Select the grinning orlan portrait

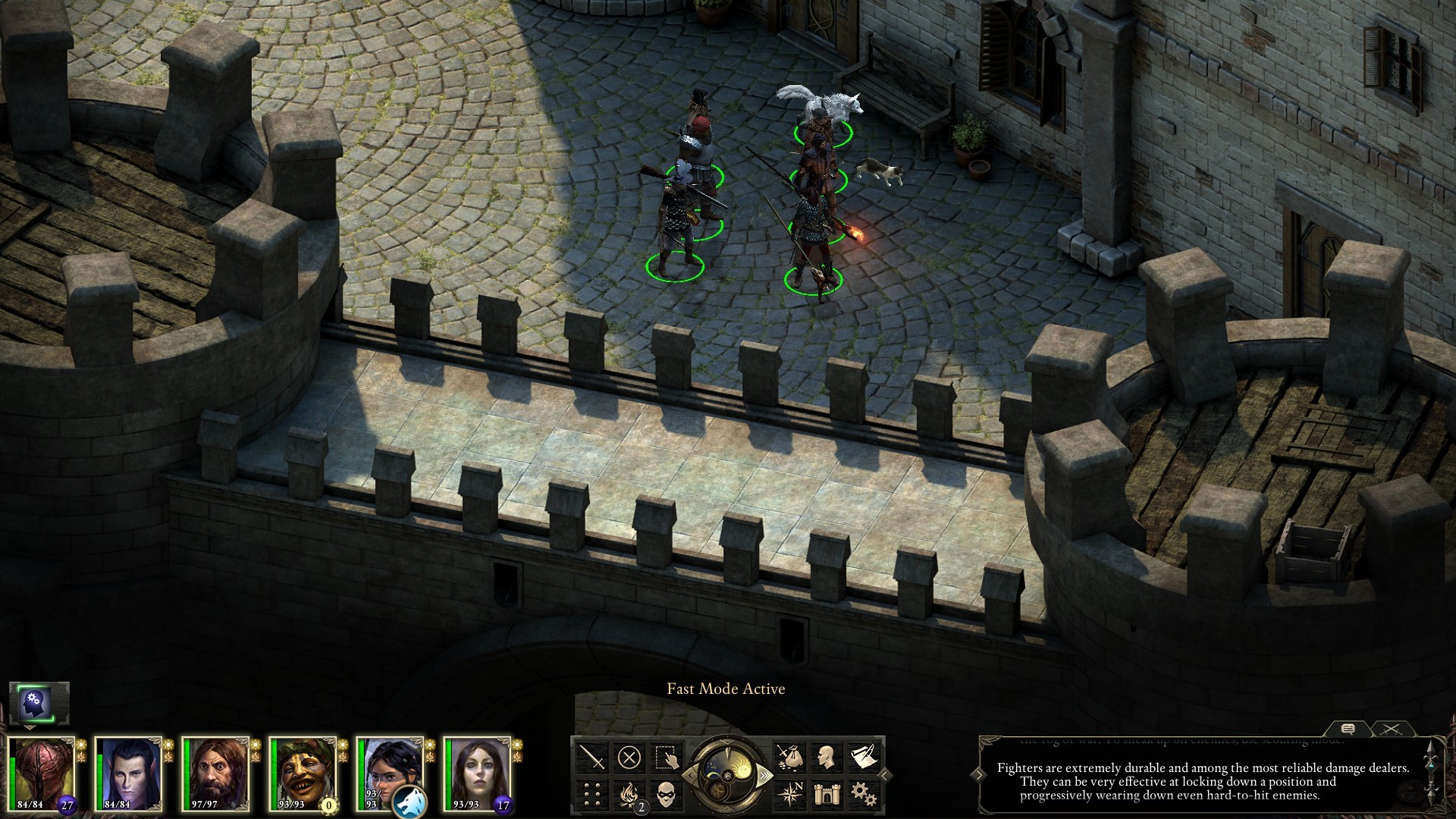tap(303, 773)
